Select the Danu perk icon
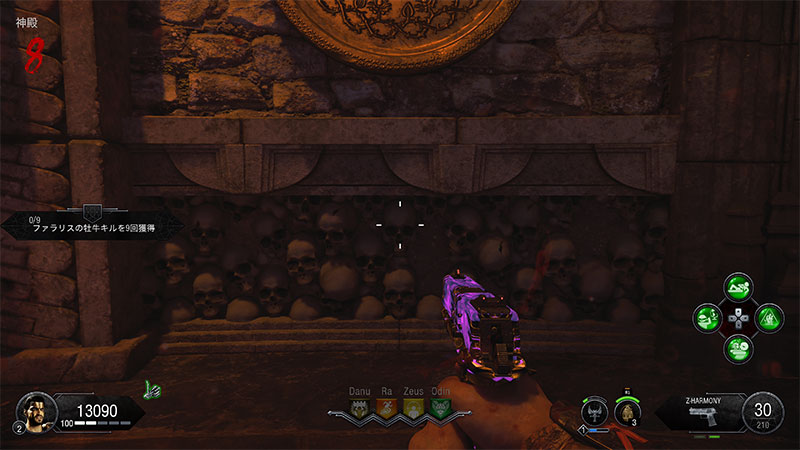The height and width of the screenshot is (450, 800). [x=359, y=408]
